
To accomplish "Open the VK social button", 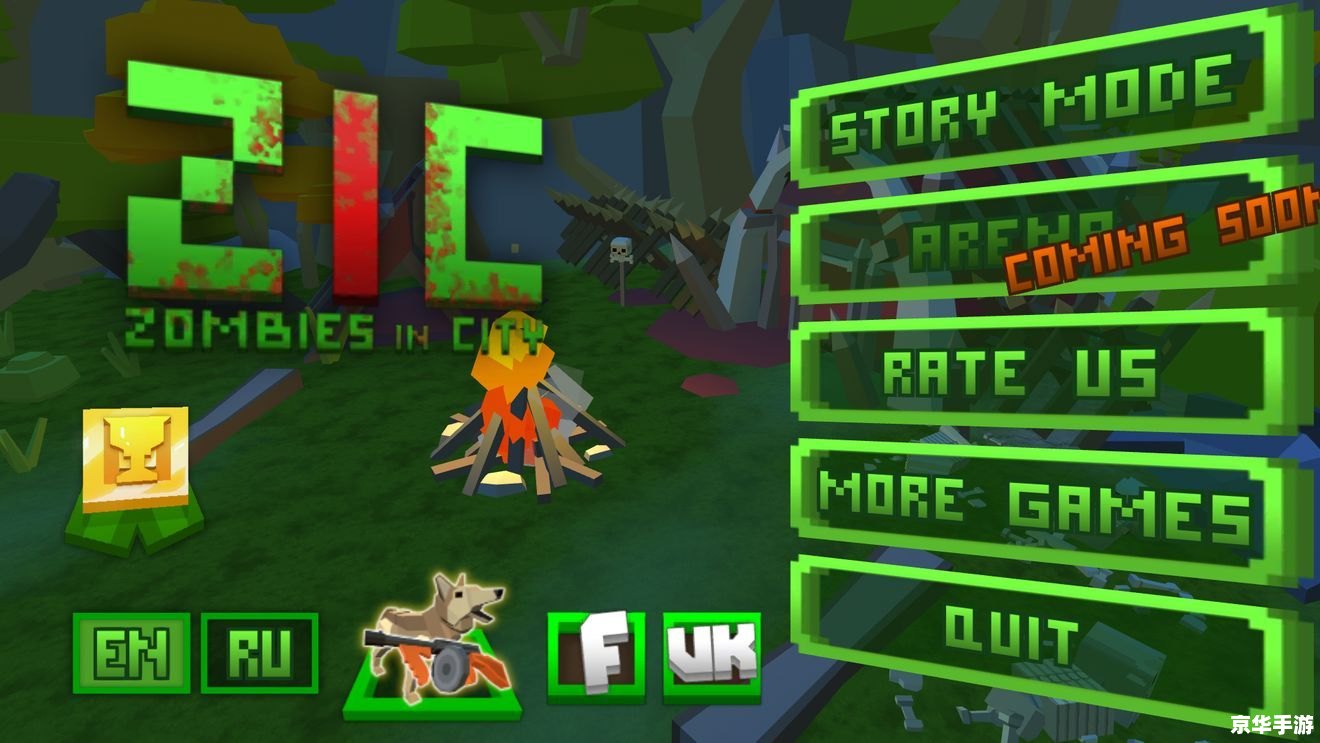I will tap(712, 656).
